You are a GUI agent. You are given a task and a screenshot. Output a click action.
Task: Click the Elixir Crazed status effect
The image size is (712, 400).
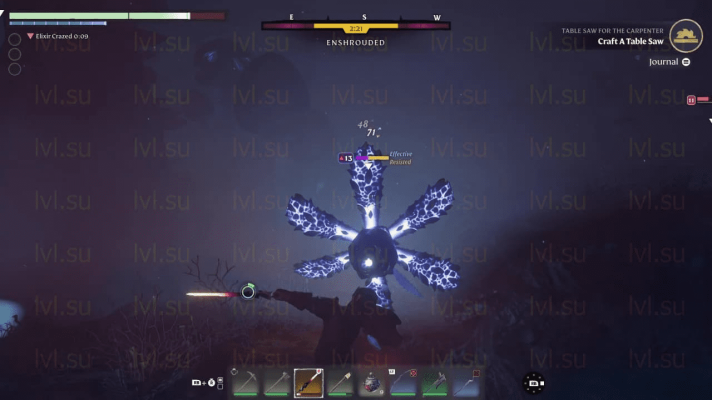pos(57,36)
